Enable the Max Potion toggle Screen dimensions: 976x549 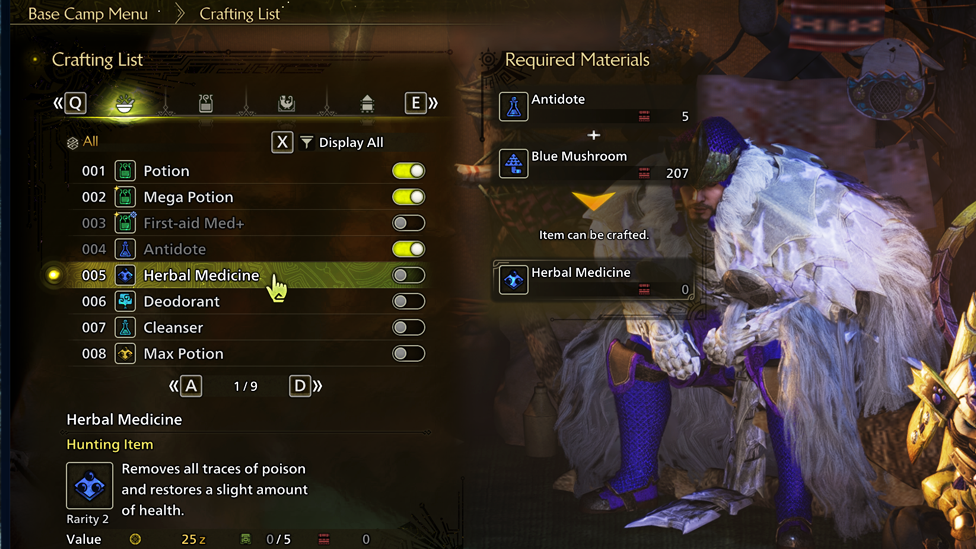[x=408, y=353]
